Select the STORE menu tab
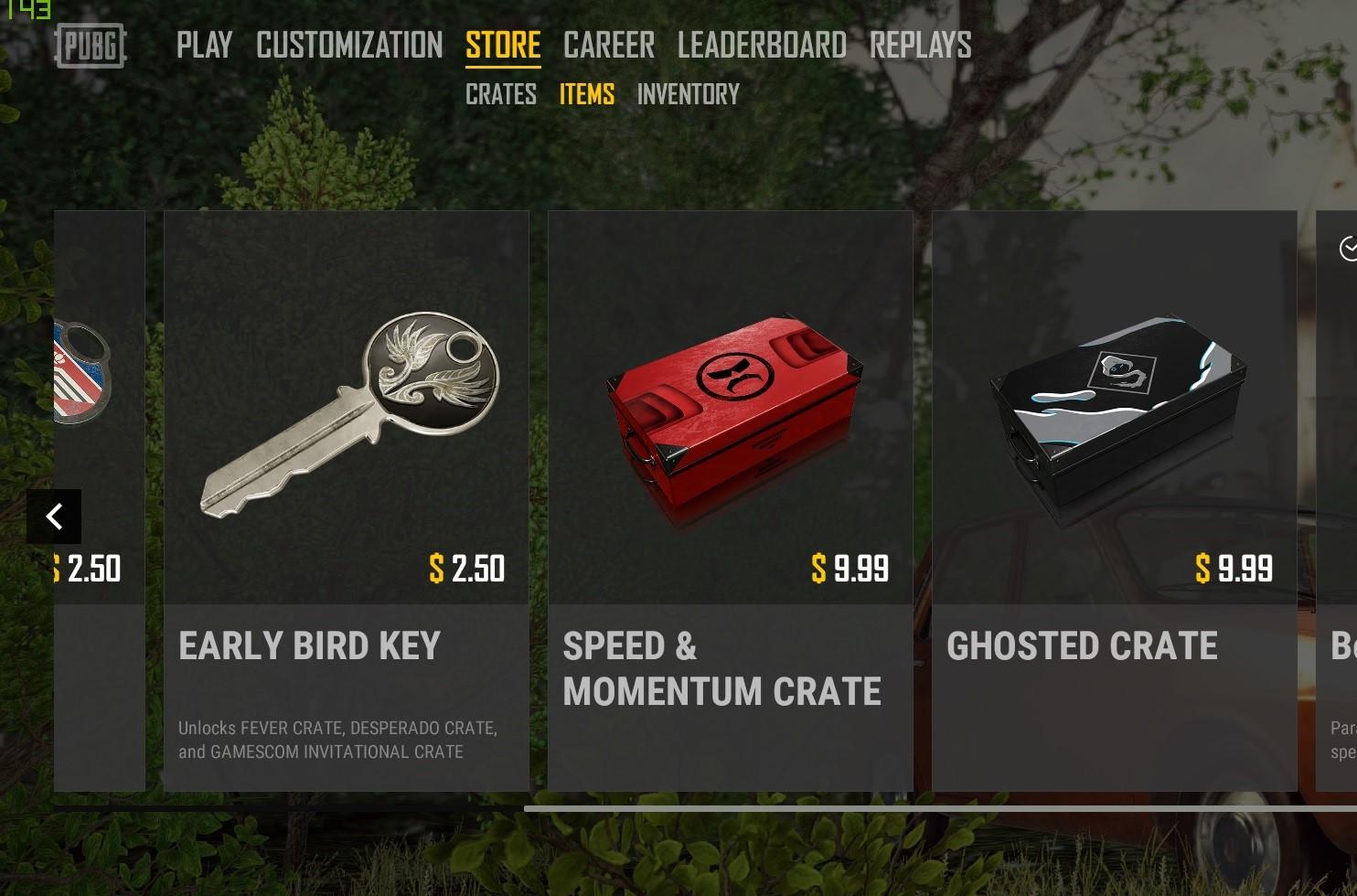The image size is (1357, 896). [503, 45]
